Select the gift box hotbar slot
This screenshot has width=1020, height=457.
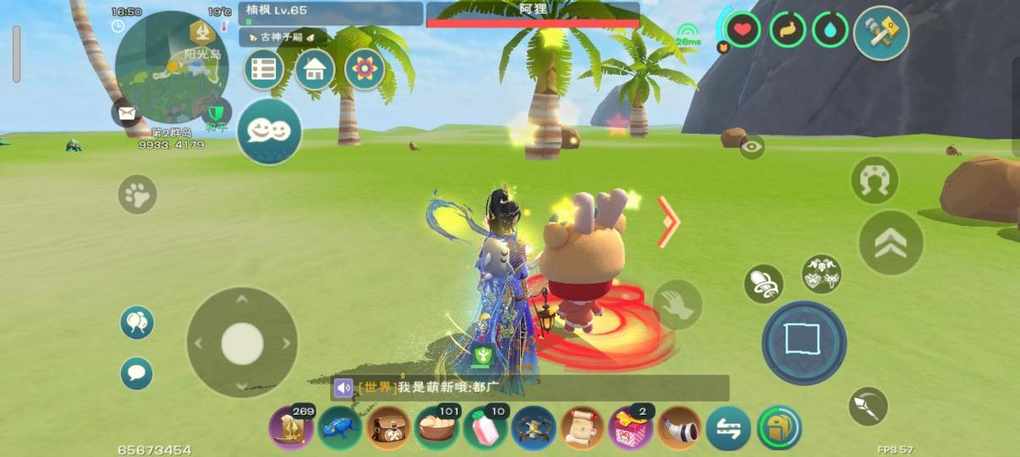pyautogui.click(x=630, y=428)
